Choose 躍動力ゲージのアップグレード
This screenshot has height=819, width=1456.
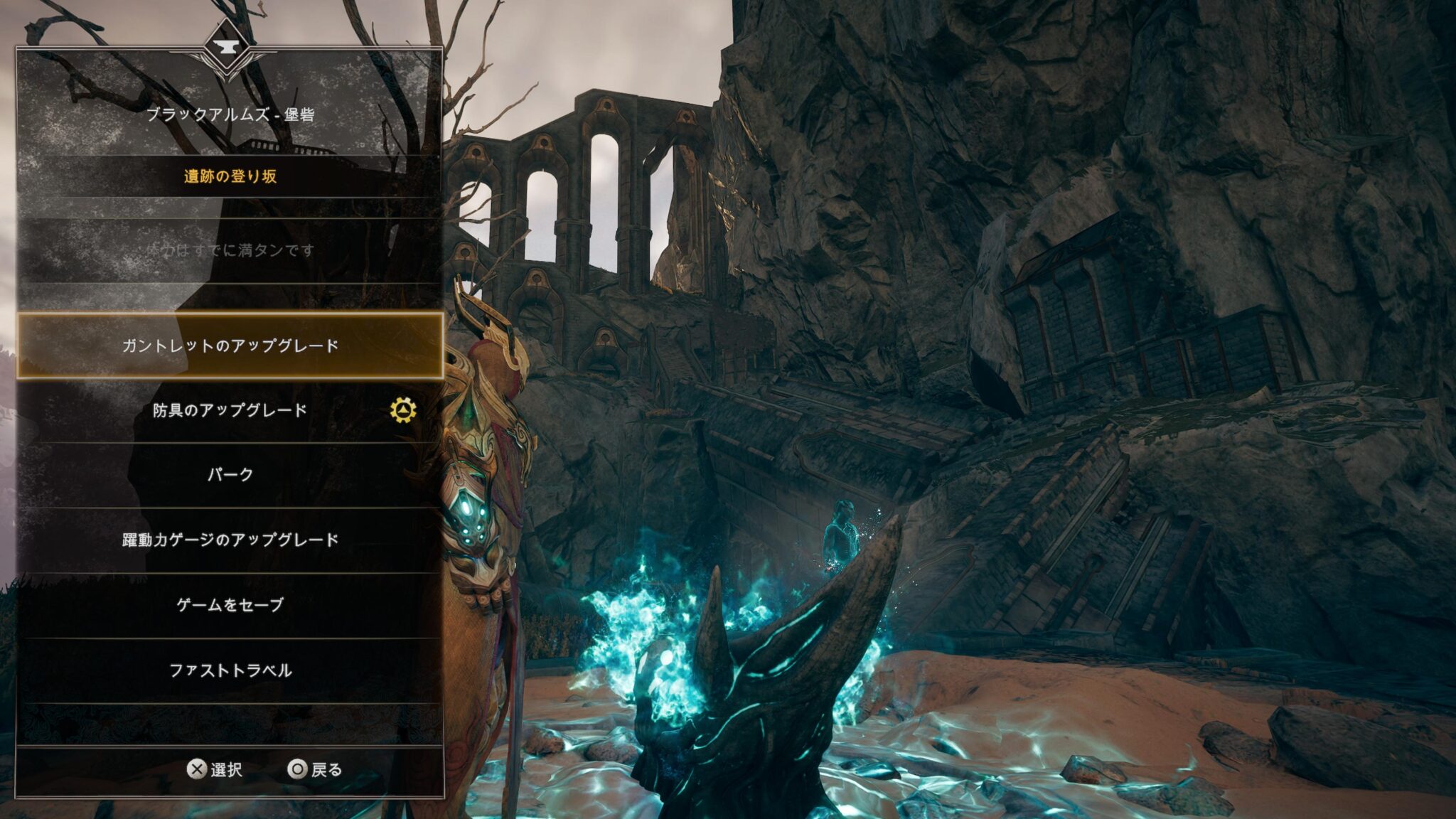[230, 540]
